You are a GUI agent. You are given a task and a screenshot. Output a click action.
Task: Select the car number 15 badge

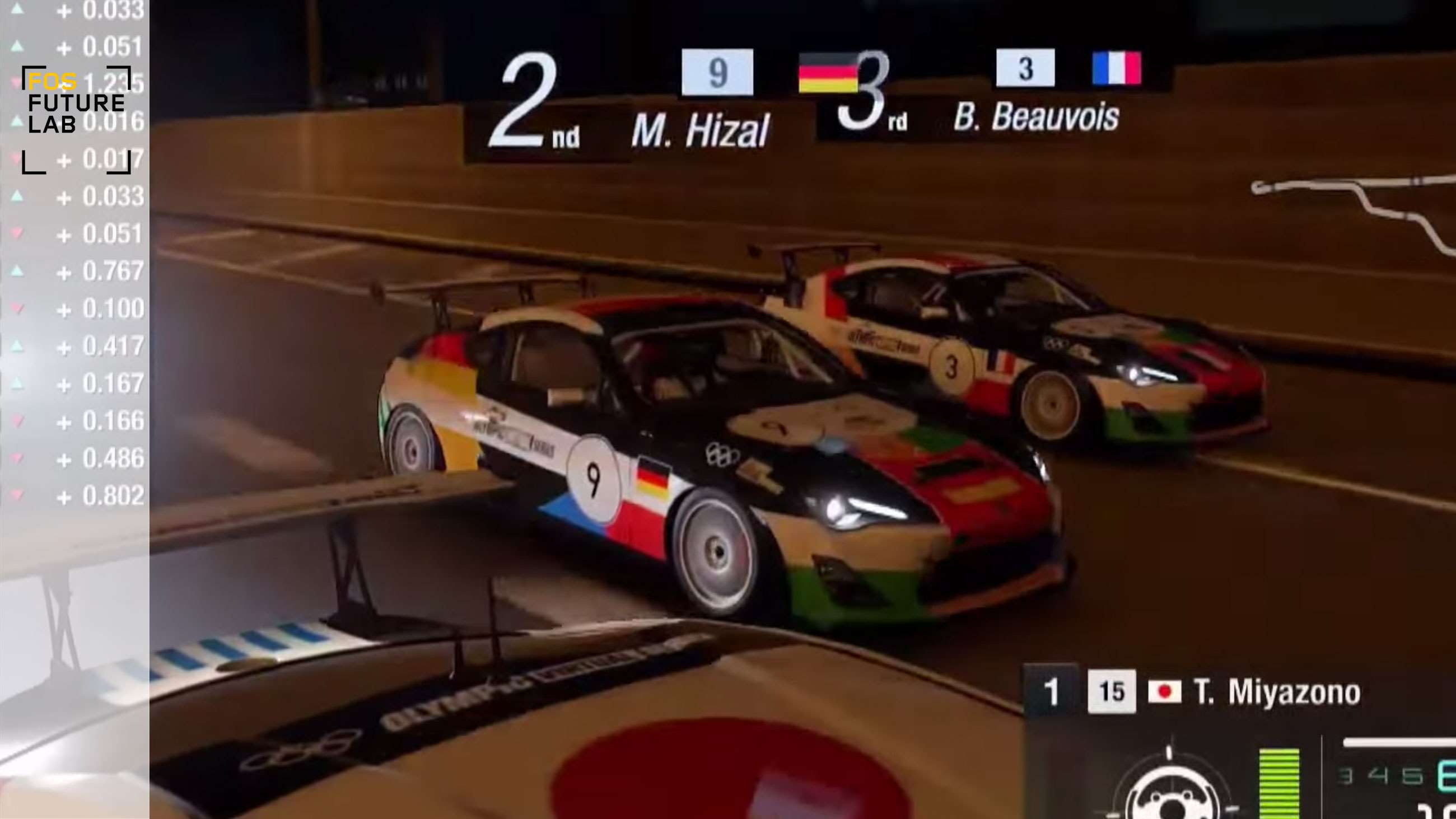(1111, 691)
